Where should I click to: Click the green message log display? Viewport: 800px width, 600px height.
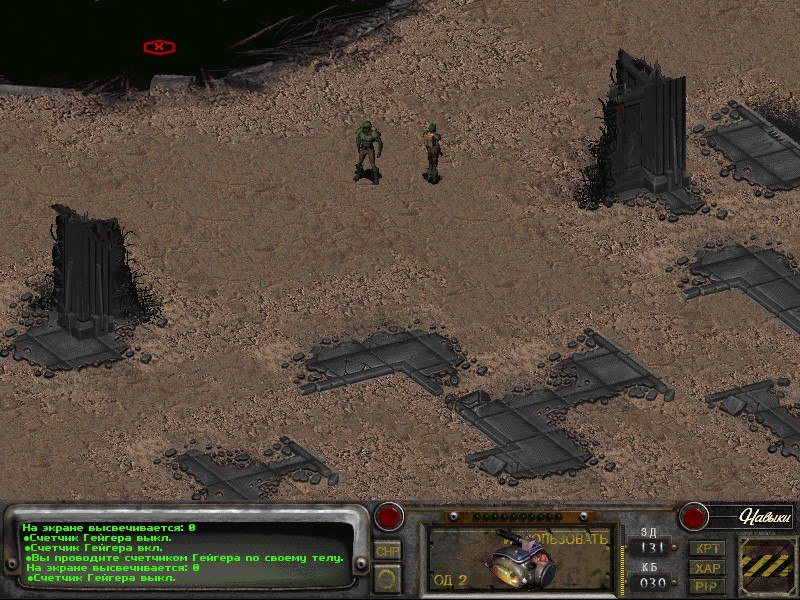[x=190, y=552]
